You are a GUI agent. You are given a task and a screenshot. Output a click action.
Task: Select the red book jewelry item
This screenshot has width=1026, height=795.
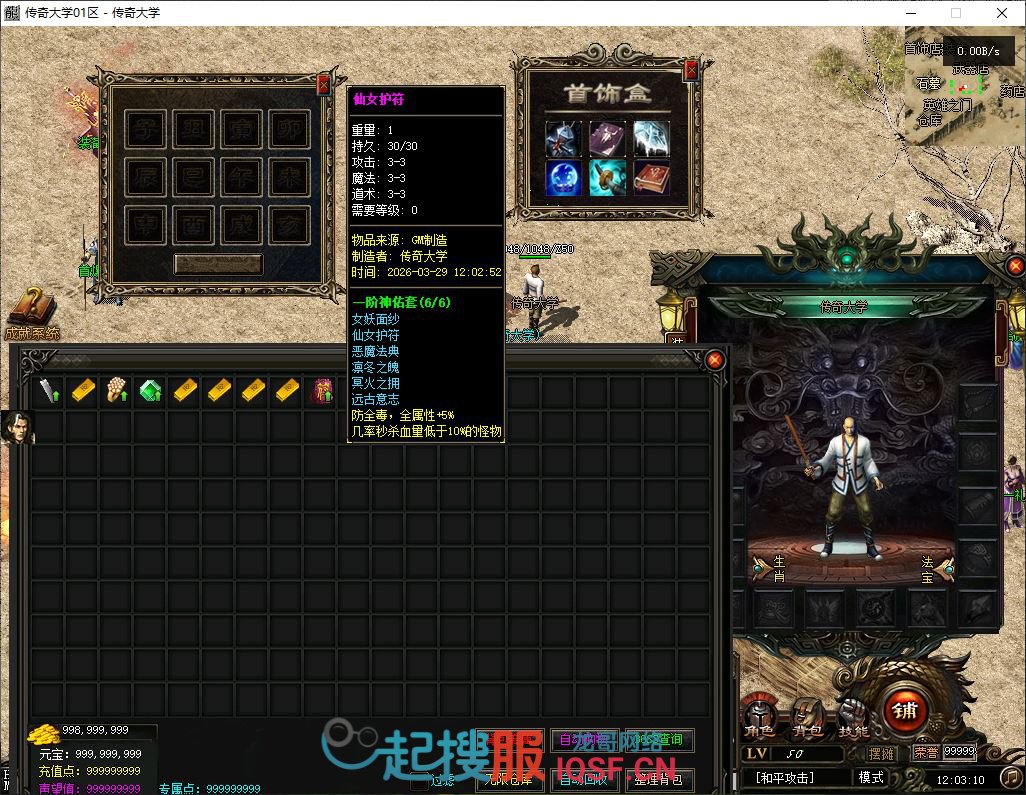(x=651, y=179)
